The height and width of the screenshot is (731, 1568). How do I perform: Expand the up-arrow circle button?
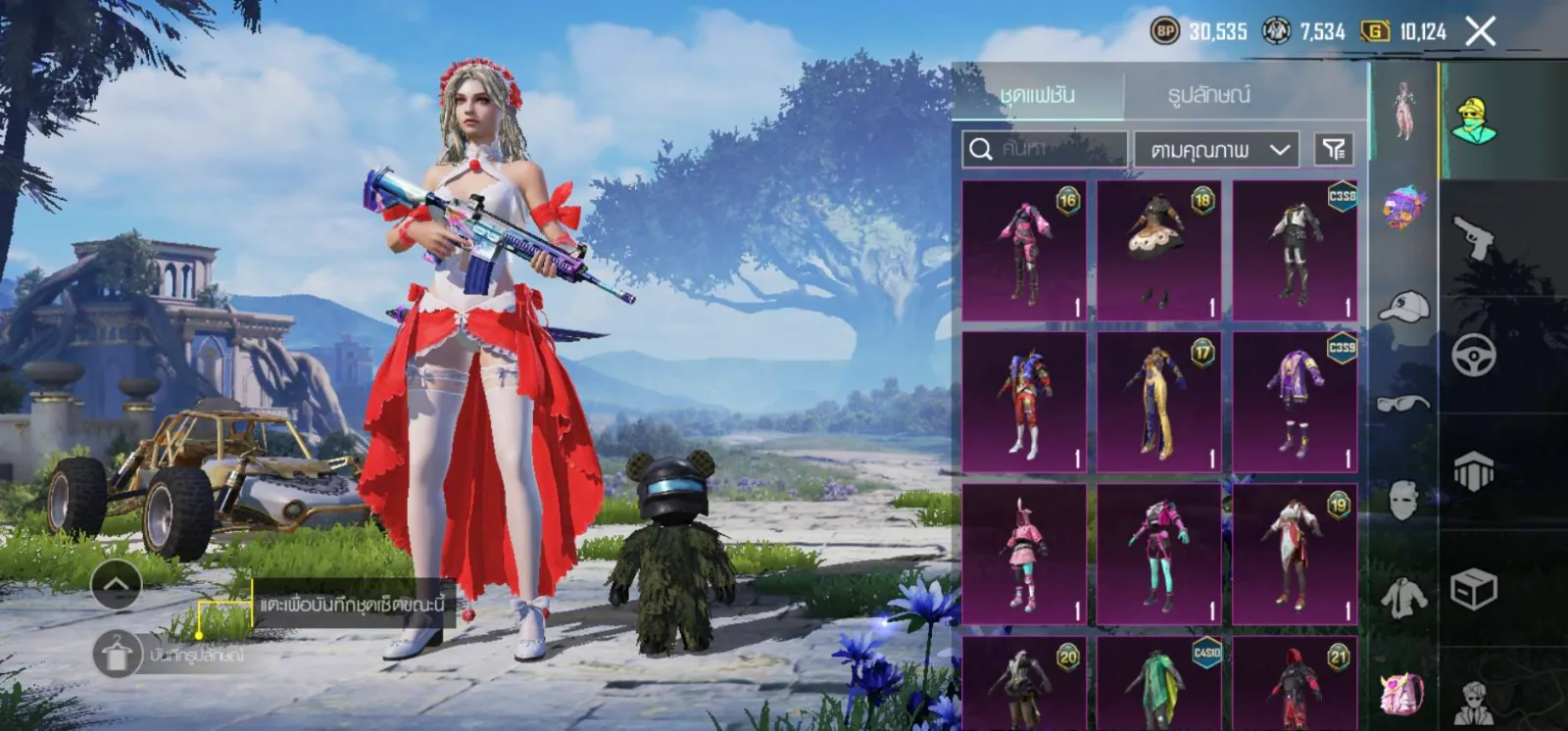tap(117, 585)
